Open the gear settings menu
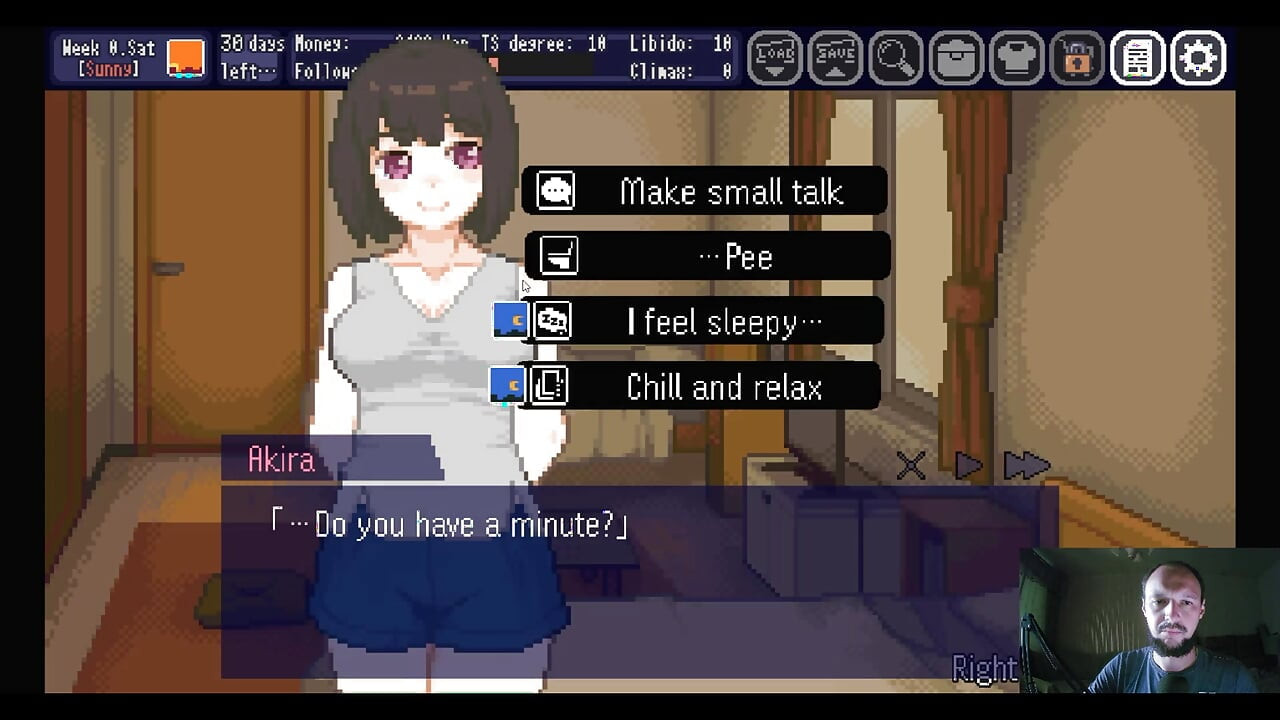This screenshot has height=720, width=1280. pos(1198,58)
